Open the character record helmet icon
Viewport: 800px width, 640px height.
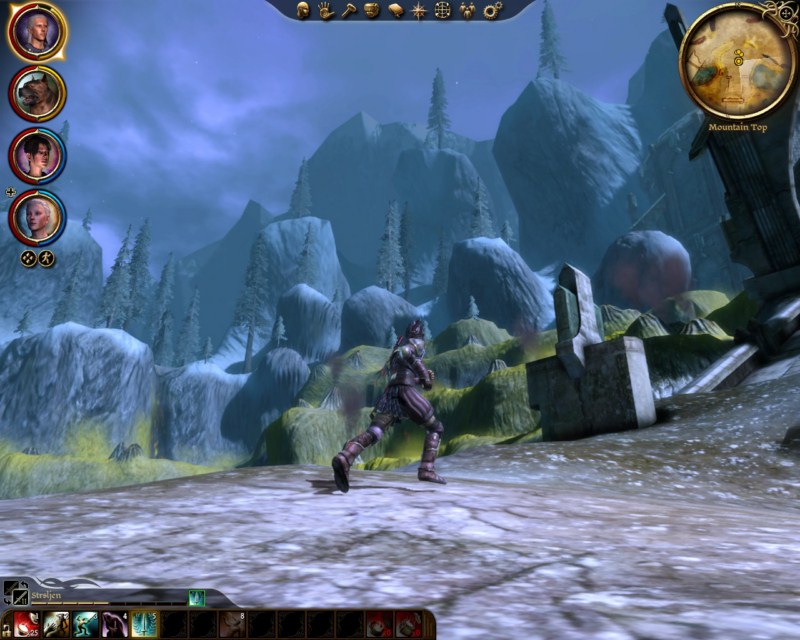coord(303,10)
